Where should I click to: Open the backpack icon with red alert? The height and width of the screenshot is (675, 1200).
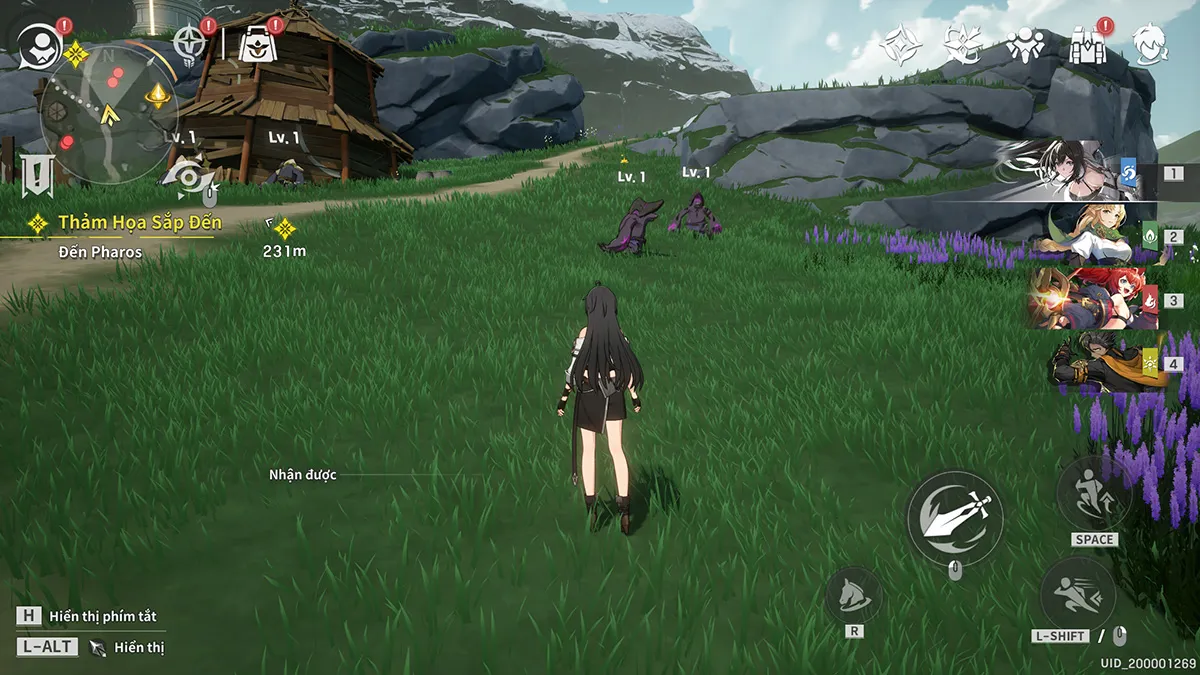point(1086,45)
